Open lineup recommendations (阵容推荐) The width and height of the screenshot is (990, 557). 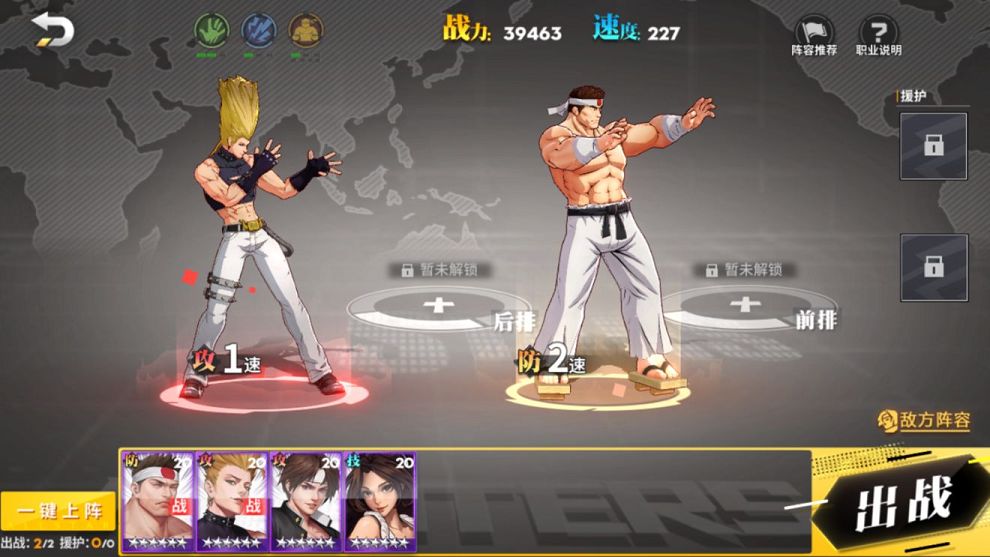click(814, 36)
